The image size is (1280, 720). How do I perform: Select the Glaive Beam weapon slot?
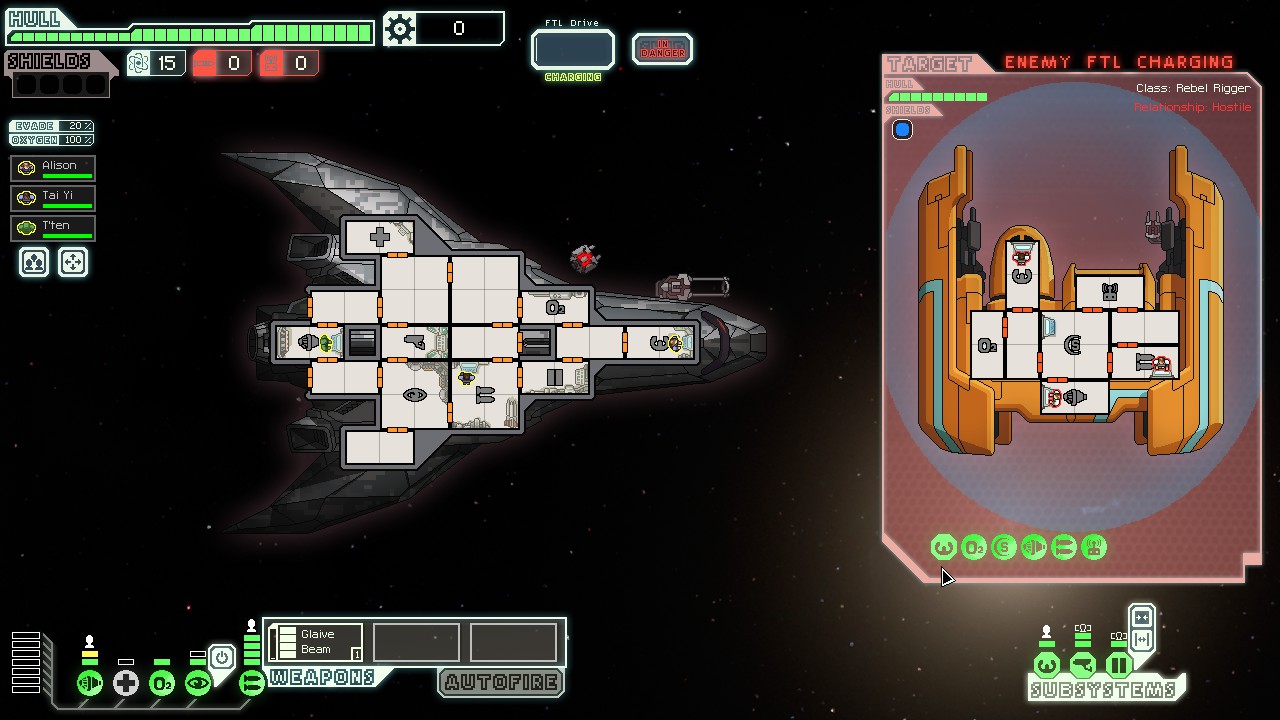pos(316,642)
